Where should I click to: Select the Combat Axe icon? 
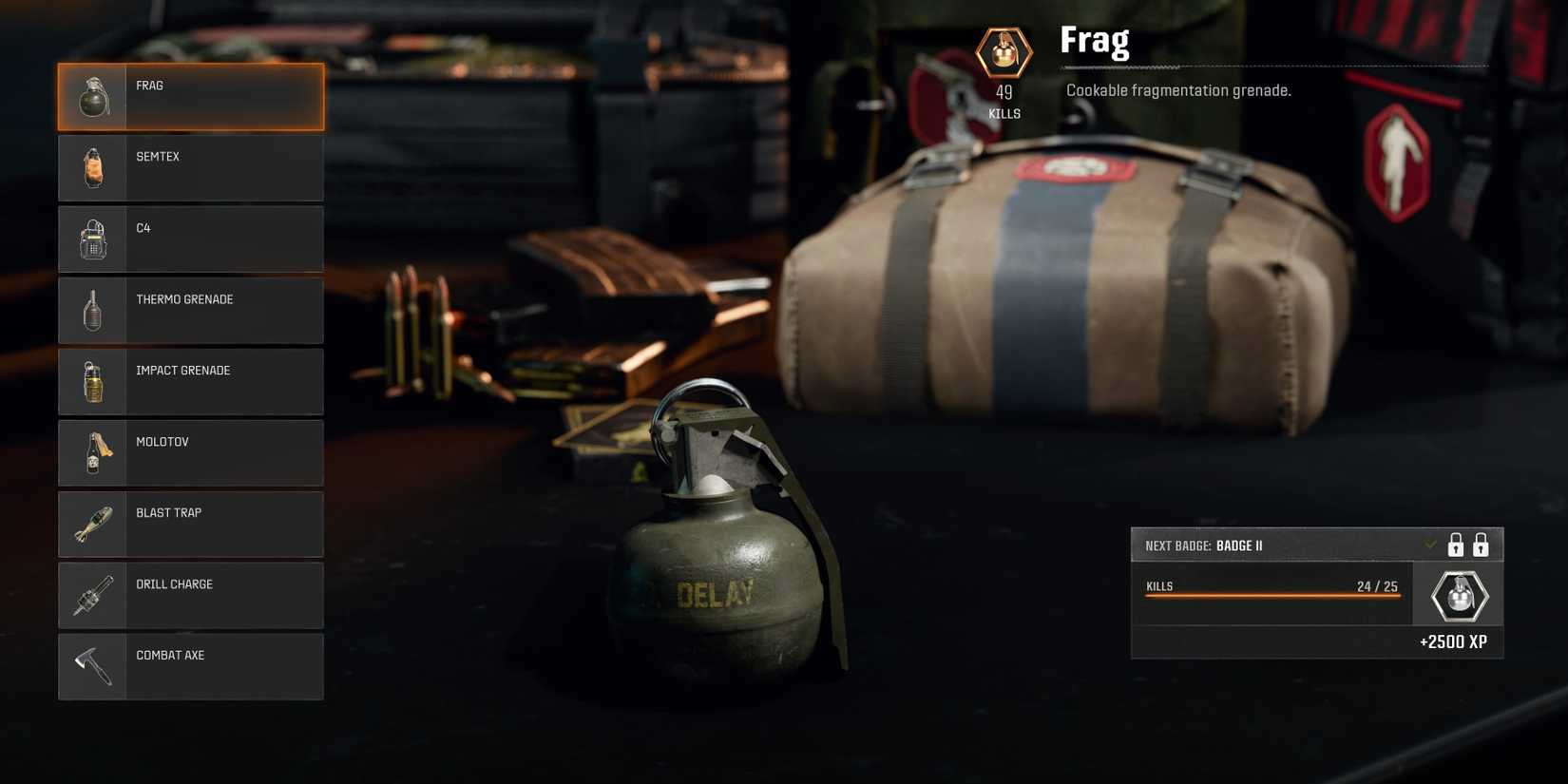(91, 666)
